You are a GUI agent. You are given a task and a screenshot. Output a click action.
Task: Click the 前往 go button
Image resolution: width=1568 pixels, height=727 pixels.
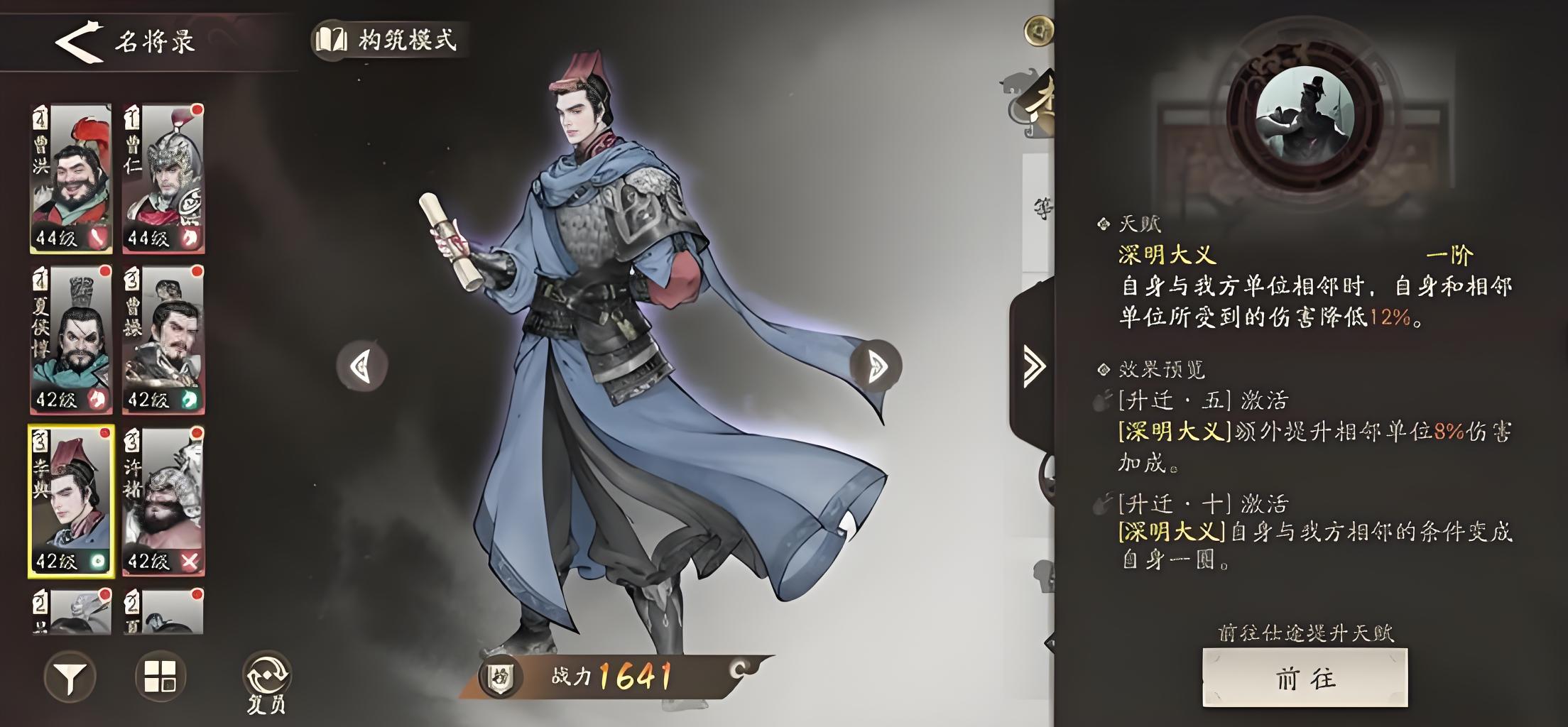point(1305,678)
